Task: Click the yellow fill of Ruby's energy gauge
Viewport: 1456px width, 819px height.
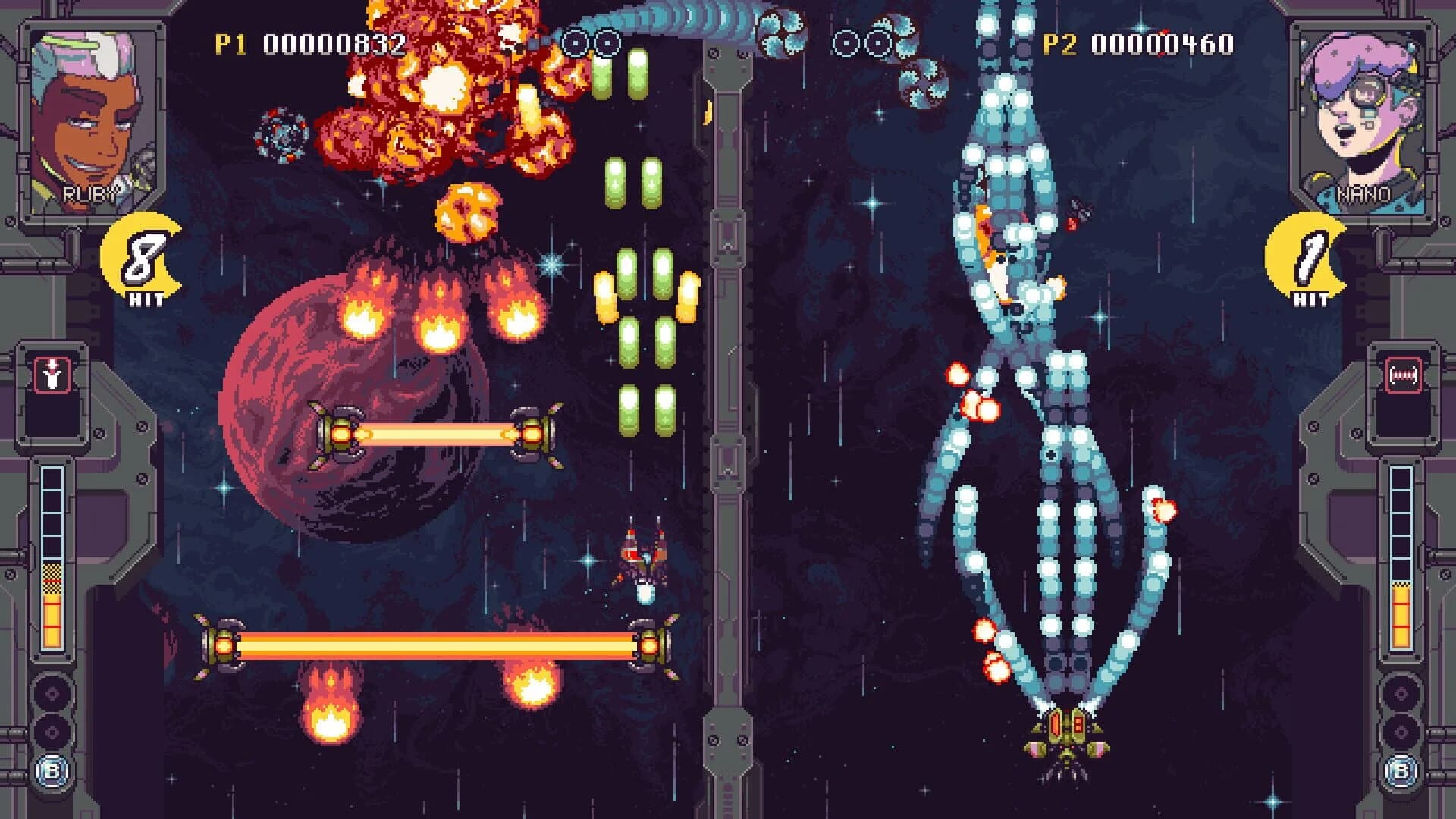Action: pyautogui.click(x=52, y=617)
